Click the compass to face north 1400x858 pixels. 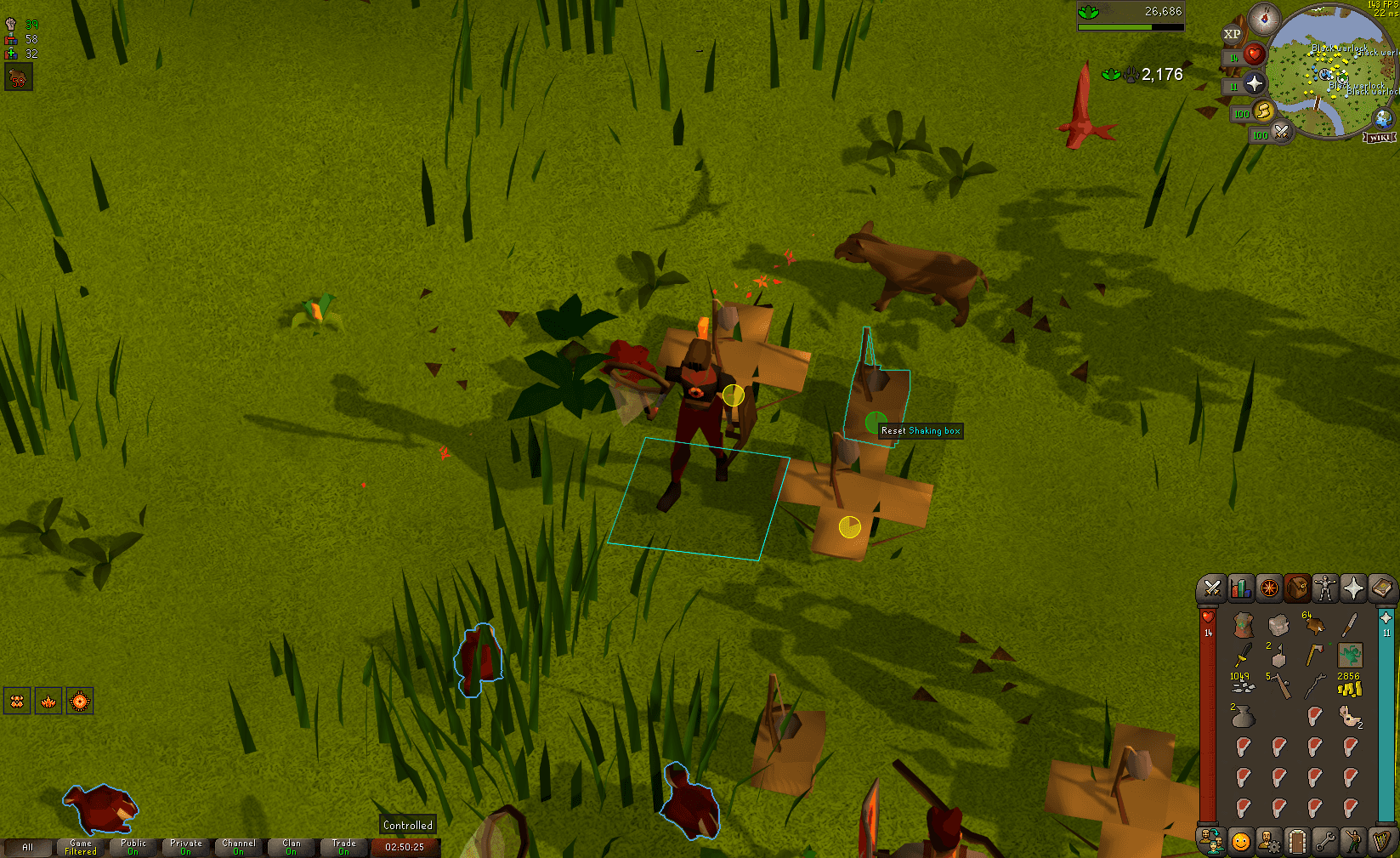point(1266,19)
